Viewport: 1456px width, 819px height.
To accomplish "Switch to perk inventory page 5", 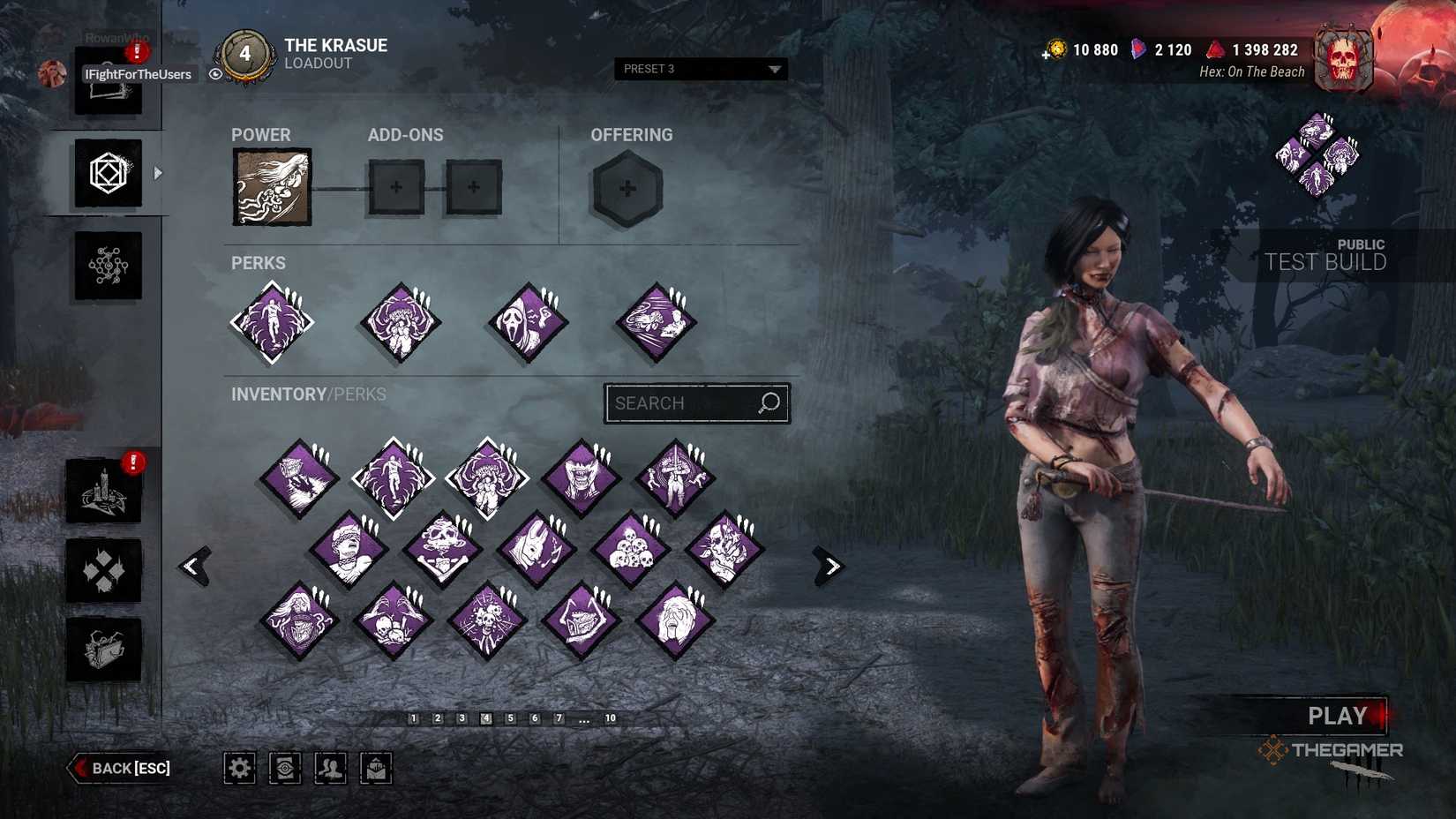I will point(509,718).
